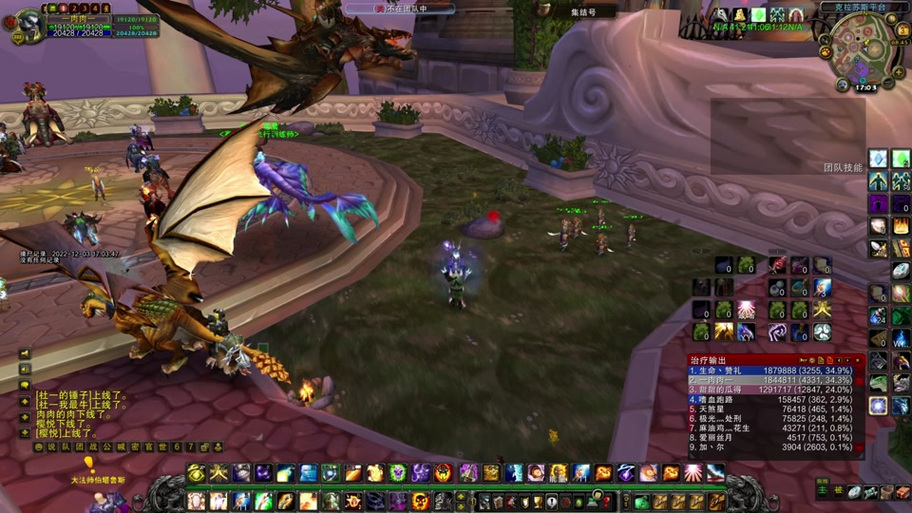This screenshot has width=912, height=513.
Task: Click the yellow exclamation quest marker icon
Action: pos(89,464)
